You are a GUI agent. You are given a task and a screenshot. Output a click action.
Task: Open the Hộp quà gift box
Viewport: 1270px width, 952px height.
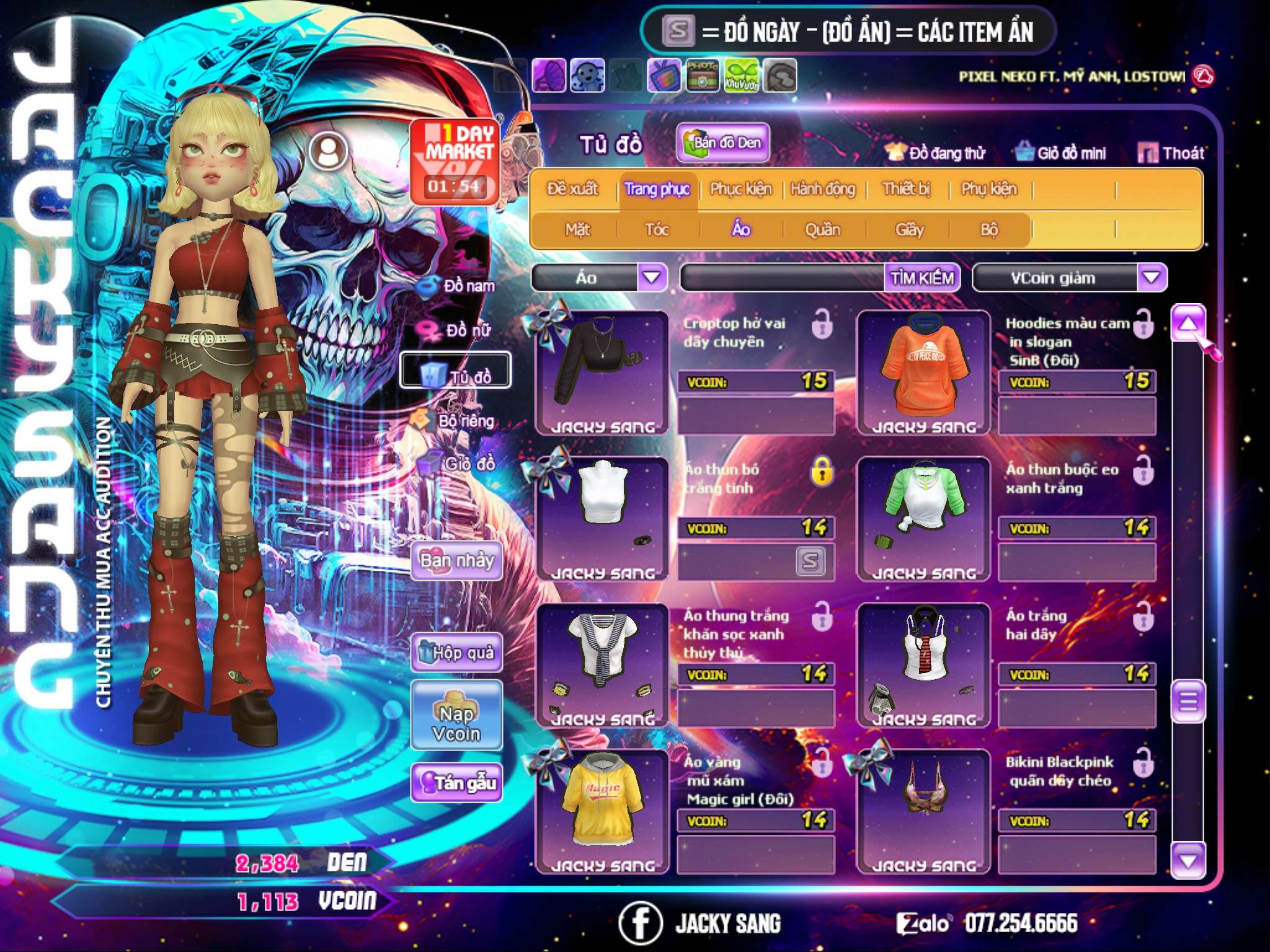click(x=457, y=653)
